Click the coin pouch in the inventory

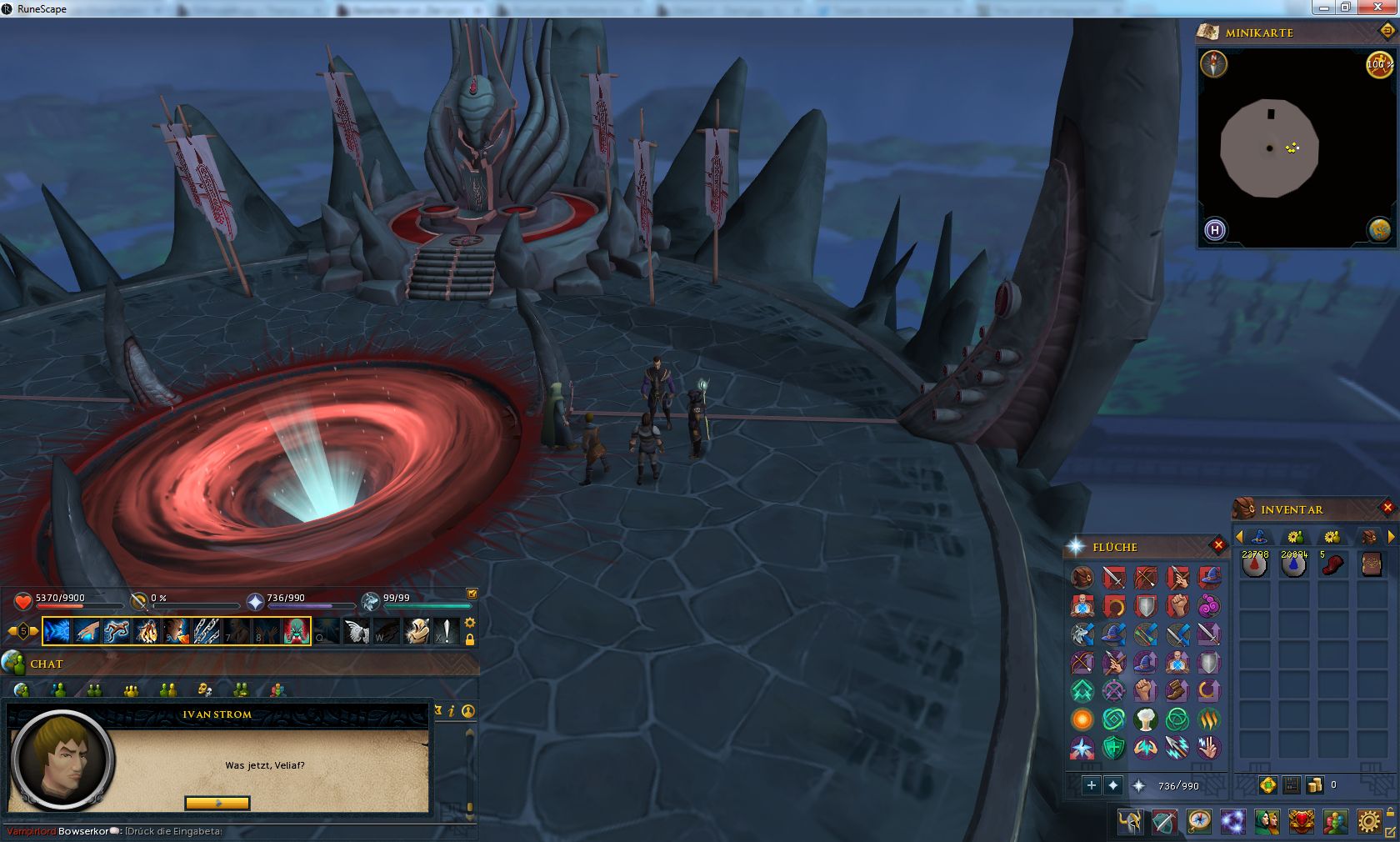1314,784
